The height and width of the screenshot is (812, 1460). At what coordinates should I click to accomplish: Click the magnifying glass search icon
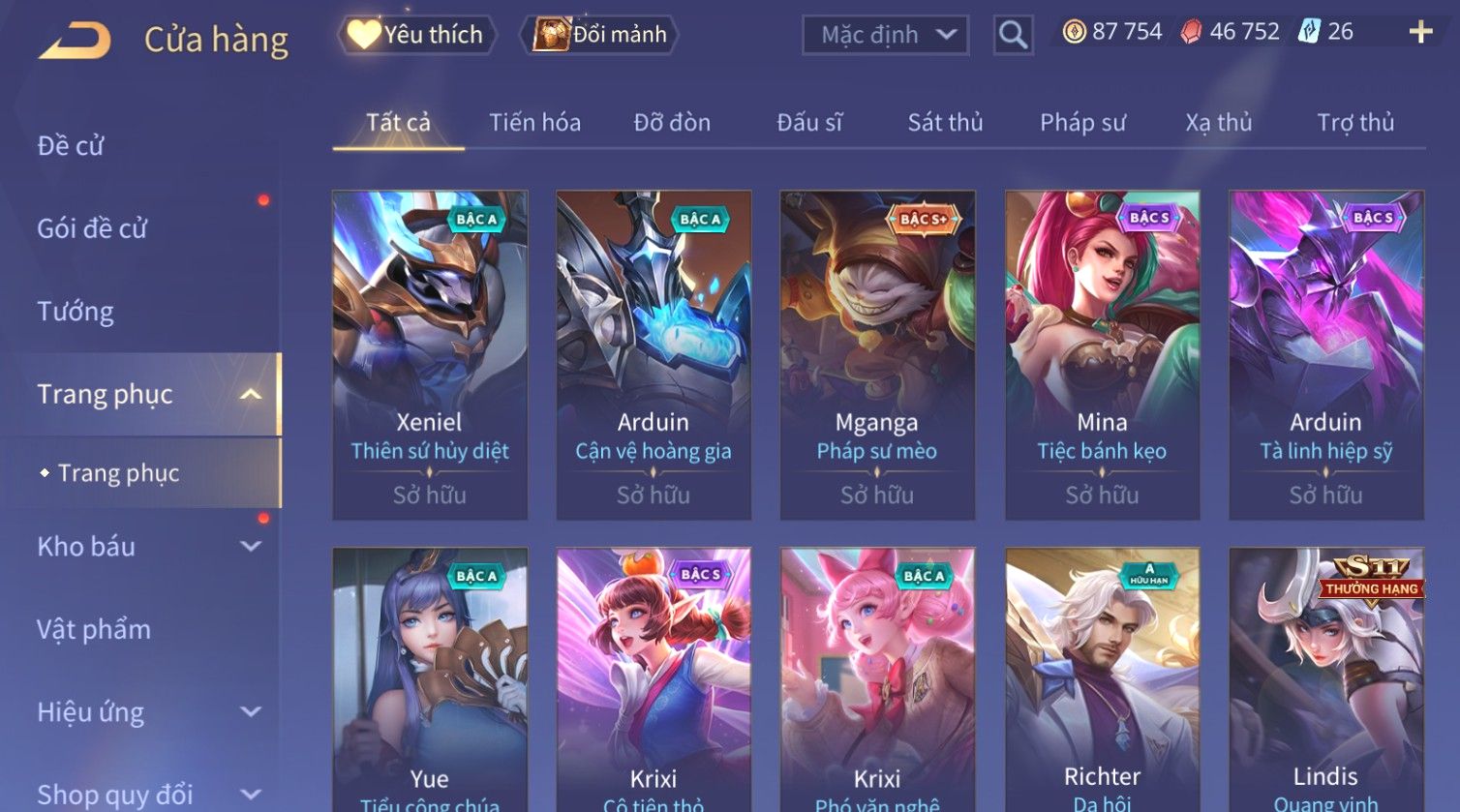pos(1013,36)
